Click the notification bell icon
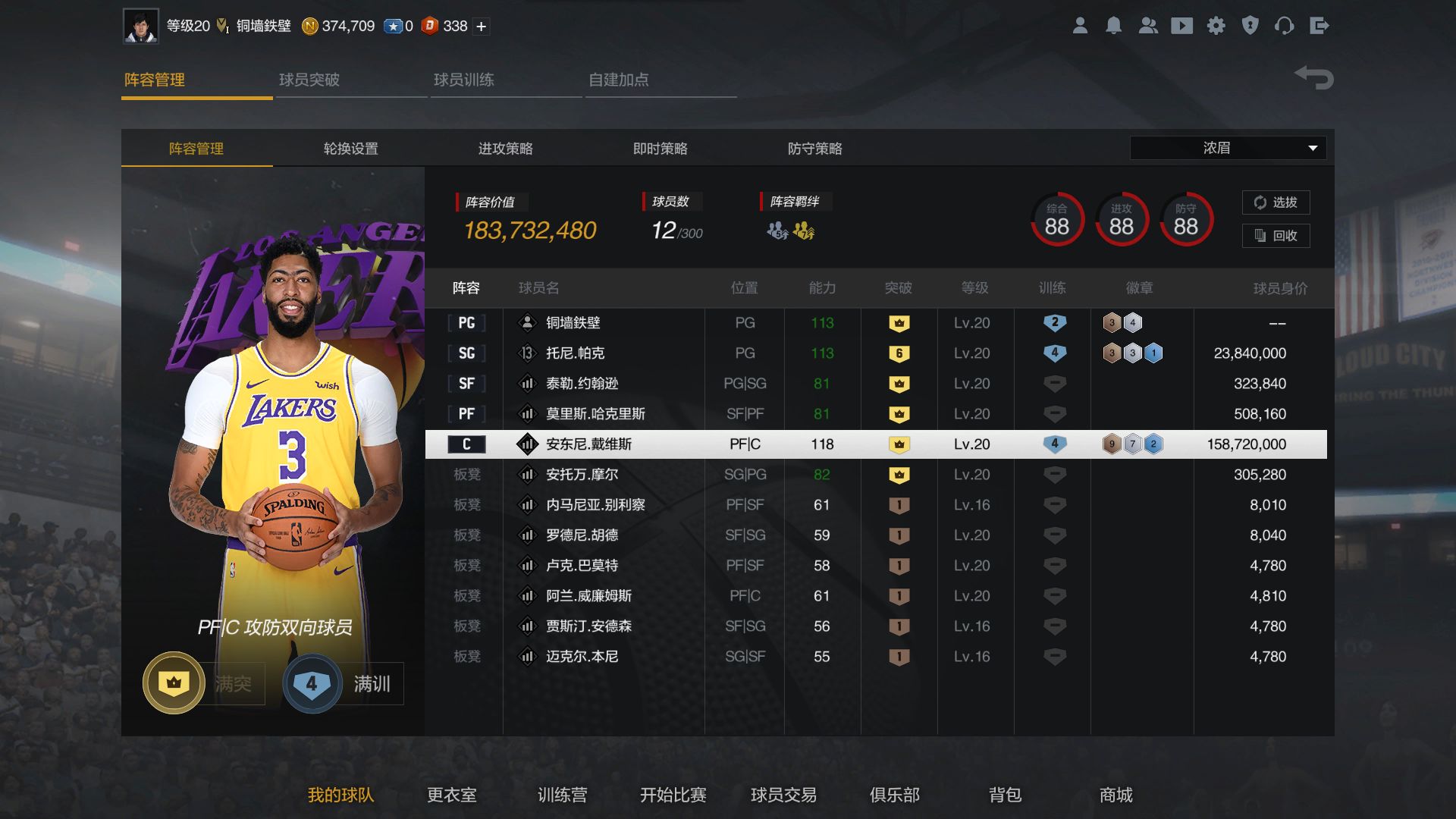 [1114, 25]
